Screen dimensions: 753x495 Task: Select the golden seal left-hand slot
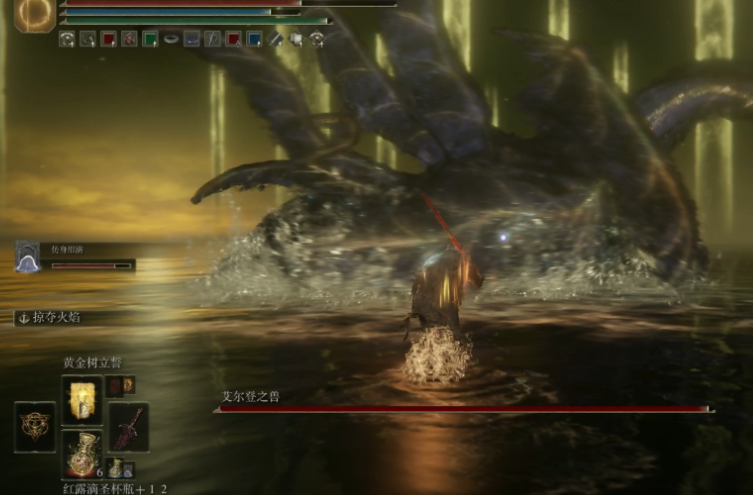[35, 427]
